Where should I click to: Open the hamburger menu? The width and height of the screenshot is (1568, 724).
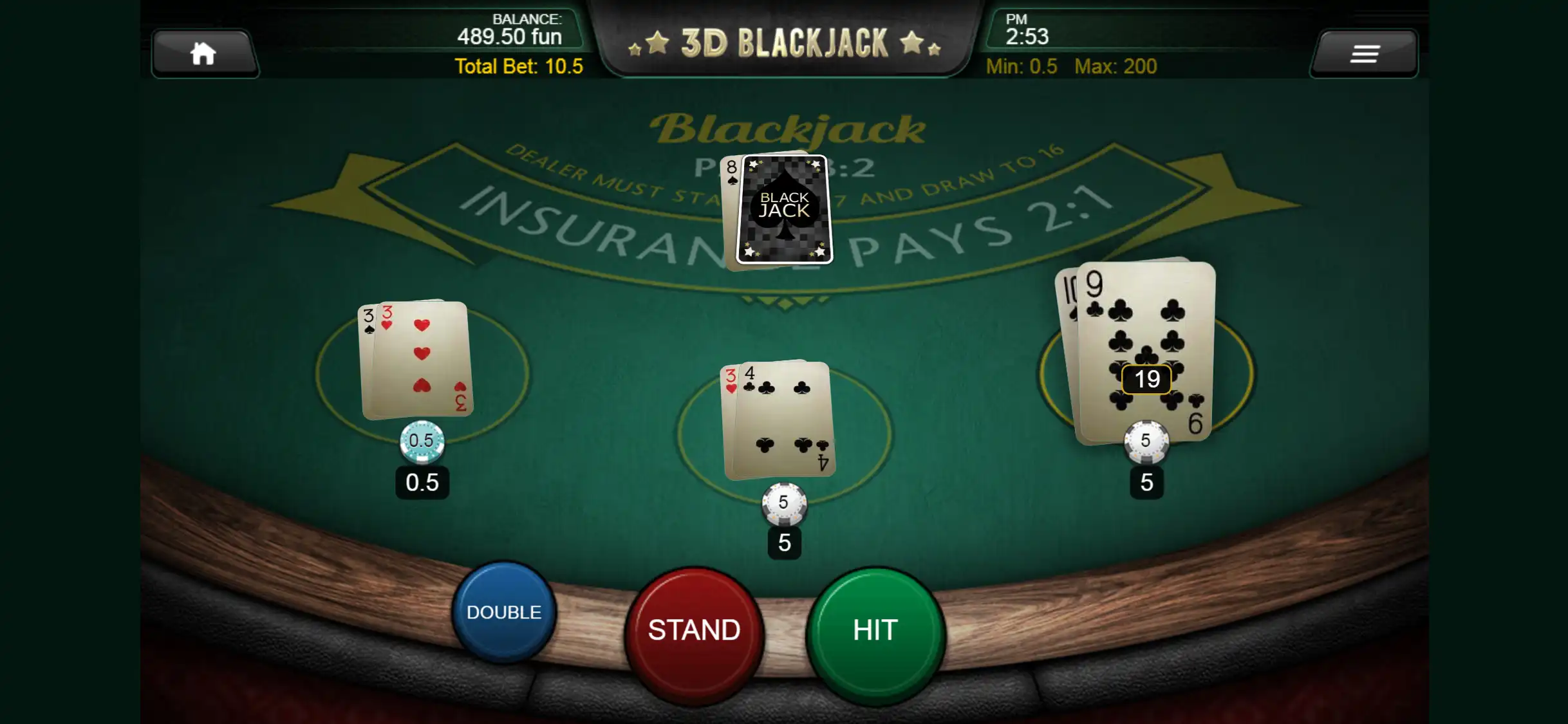[1364, 54]
